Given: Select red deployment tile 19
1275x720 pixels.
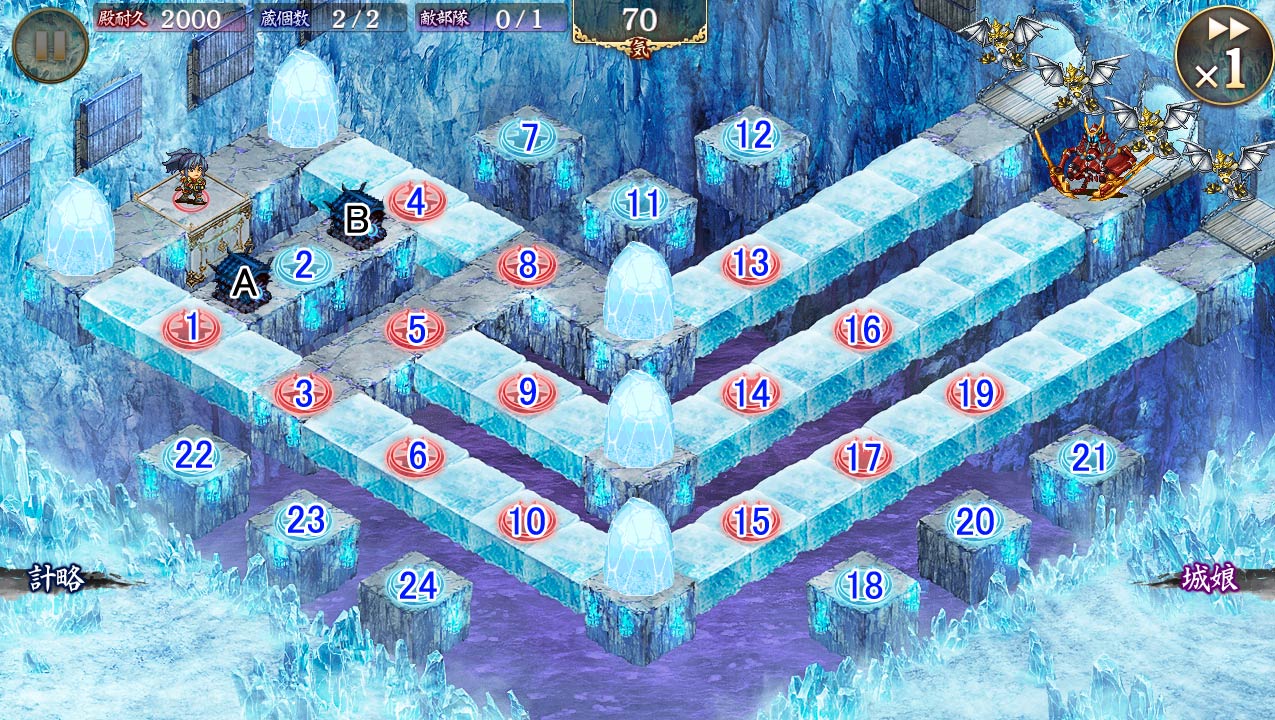Looking at the screenshot, I should point(975,393).
